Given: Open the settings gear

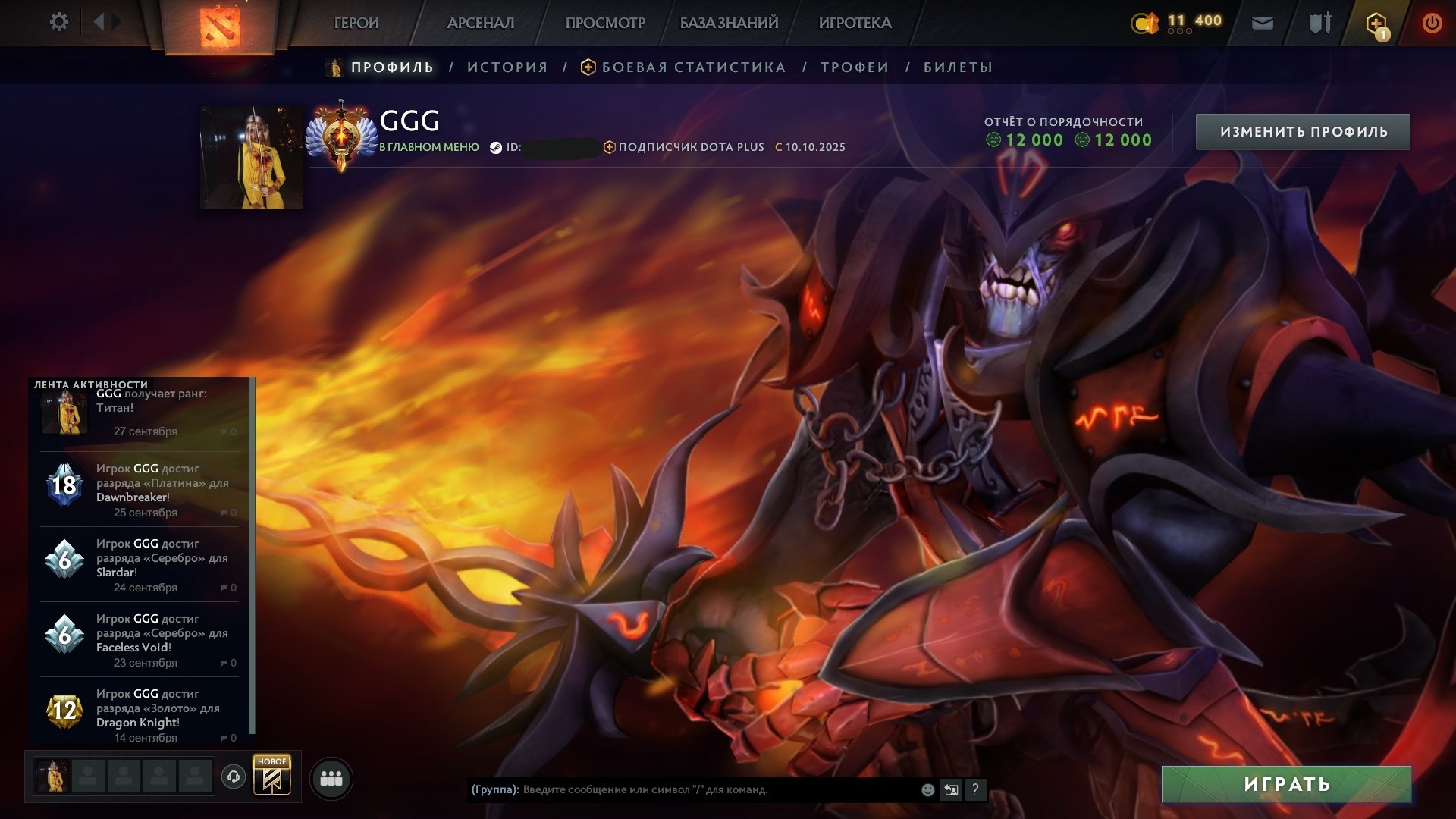Looking at the screenshot, I should 59,22.
